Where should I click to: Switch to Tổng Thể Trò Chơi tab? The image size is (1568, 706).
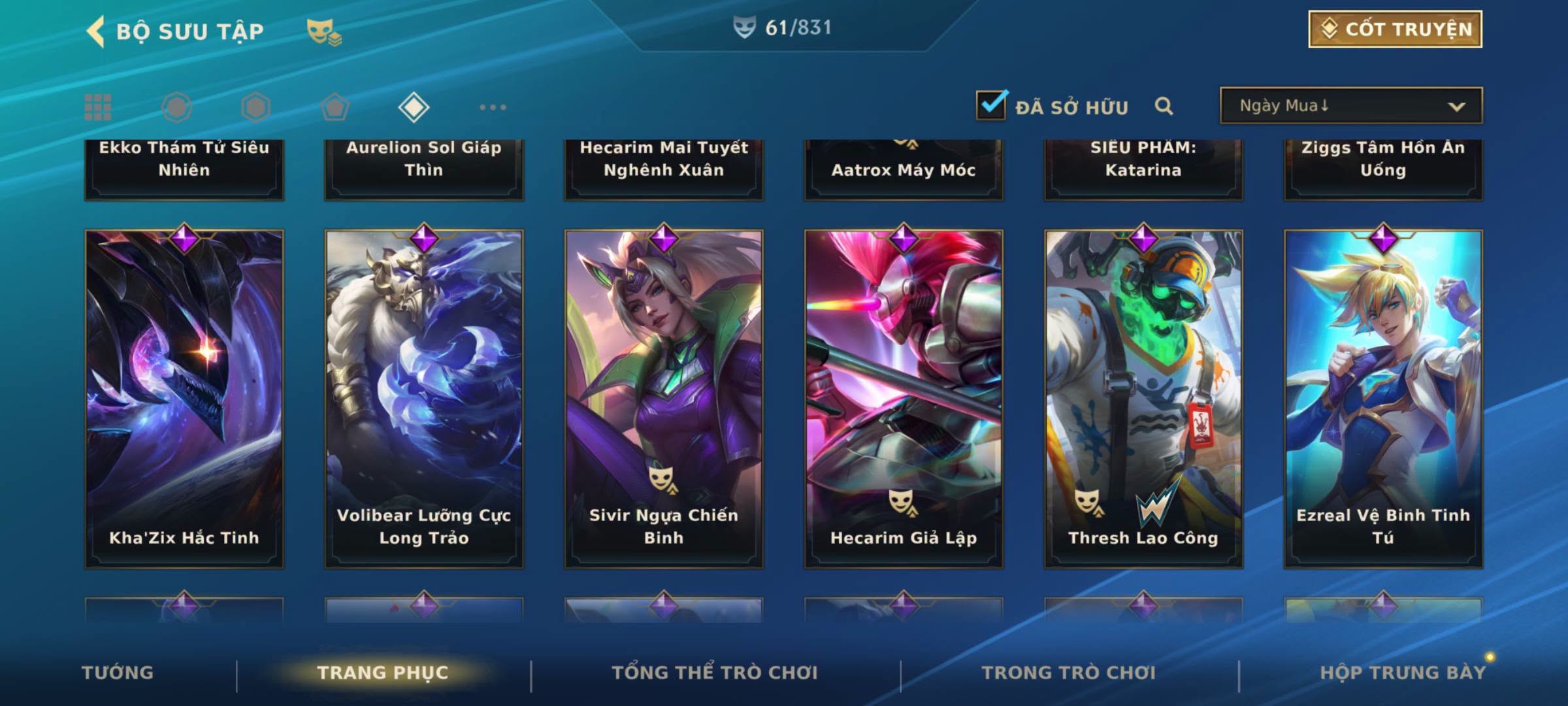(x=715, y=673)
